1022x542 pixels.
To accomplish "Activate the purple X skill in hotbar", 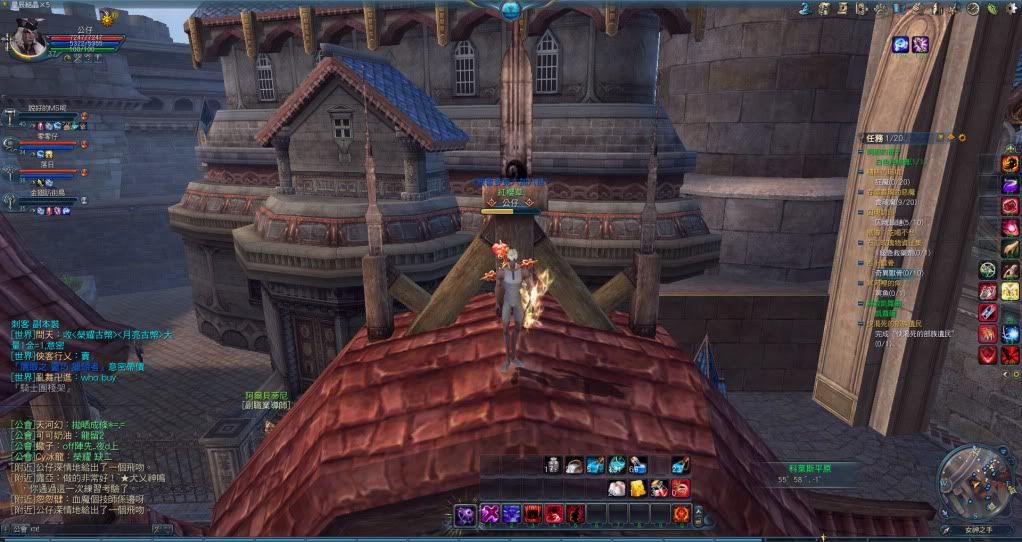I will 491,513.
